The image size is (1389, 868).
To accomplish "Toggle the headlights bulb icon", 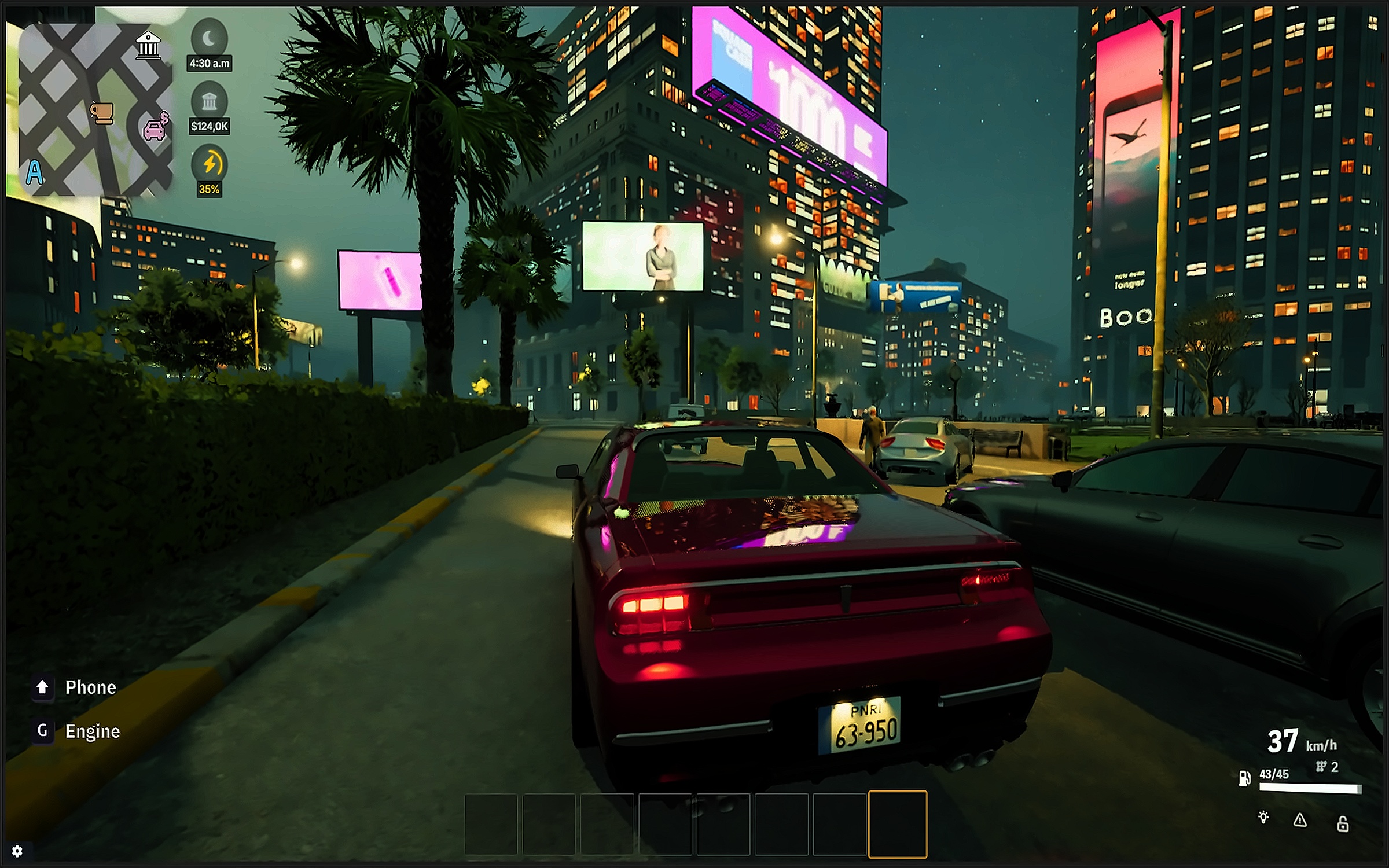I will (x=1263, y=818).
